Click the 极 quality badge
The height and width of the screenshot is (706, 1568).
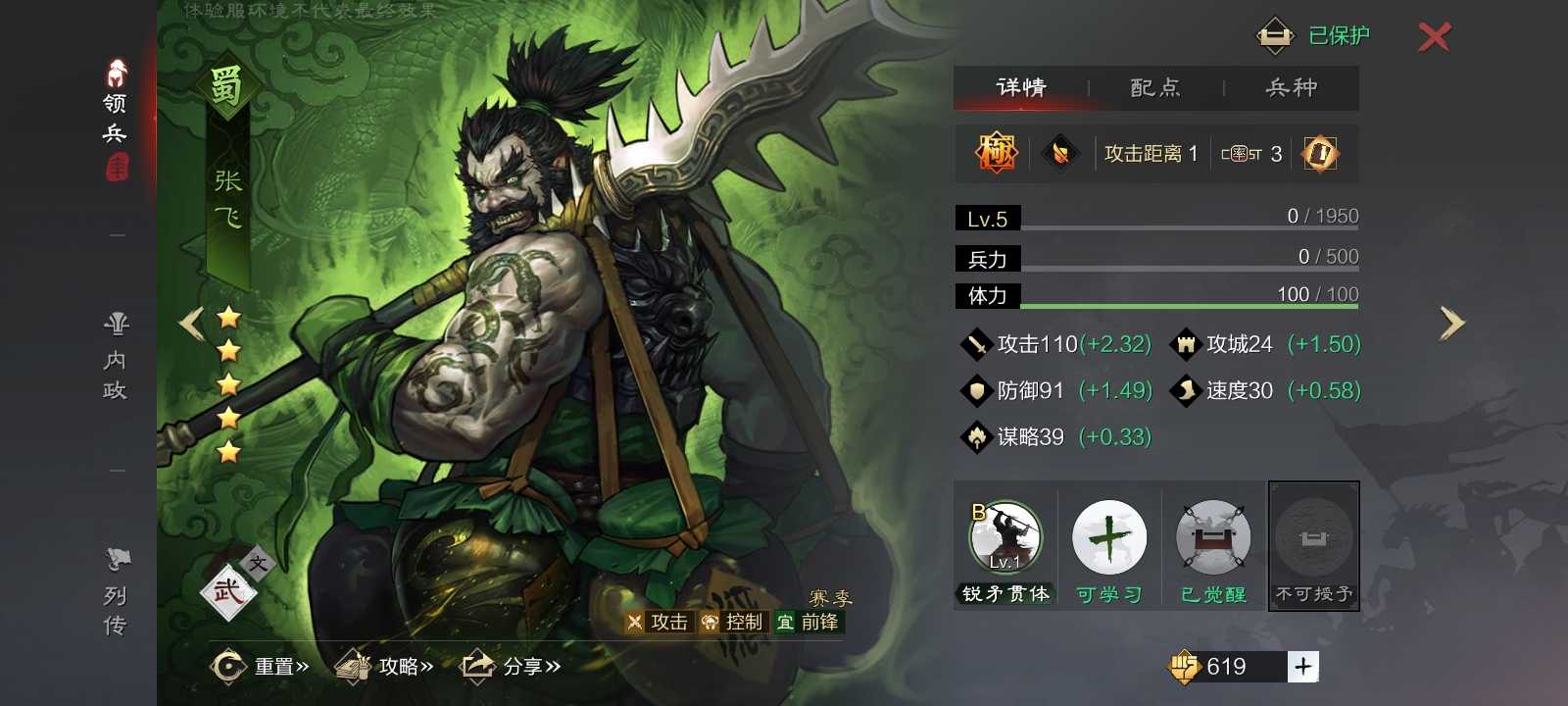pyautogui.click(x=993, y=153)
